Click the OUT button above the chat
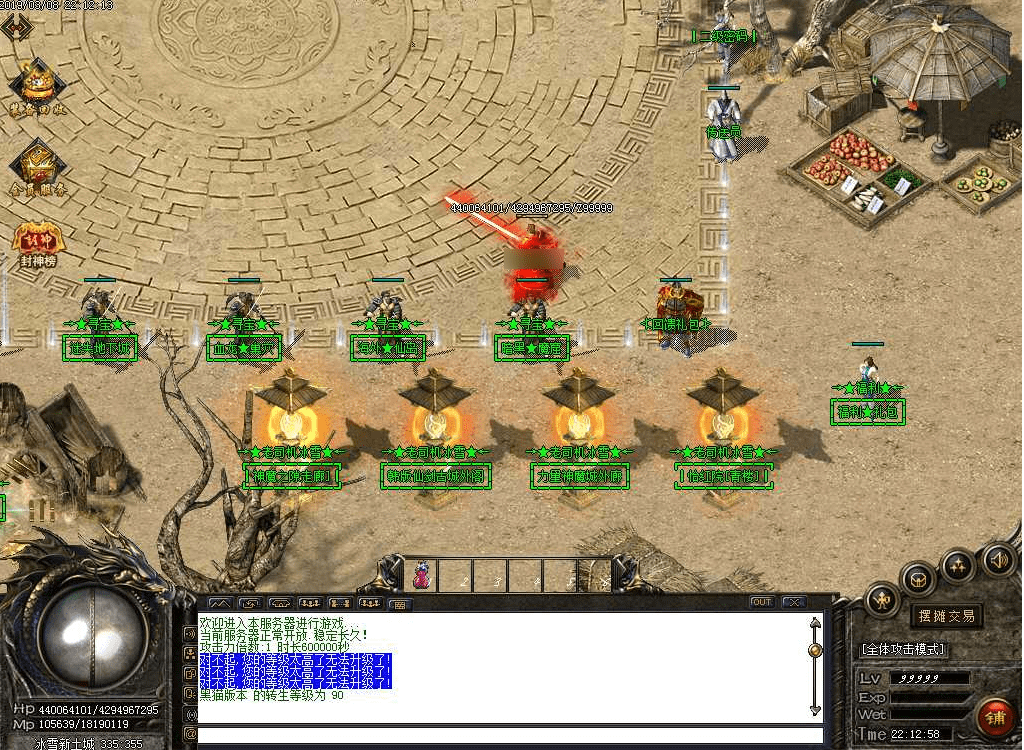Screen dimensions: 1024x750 click(x=762, y=602)
